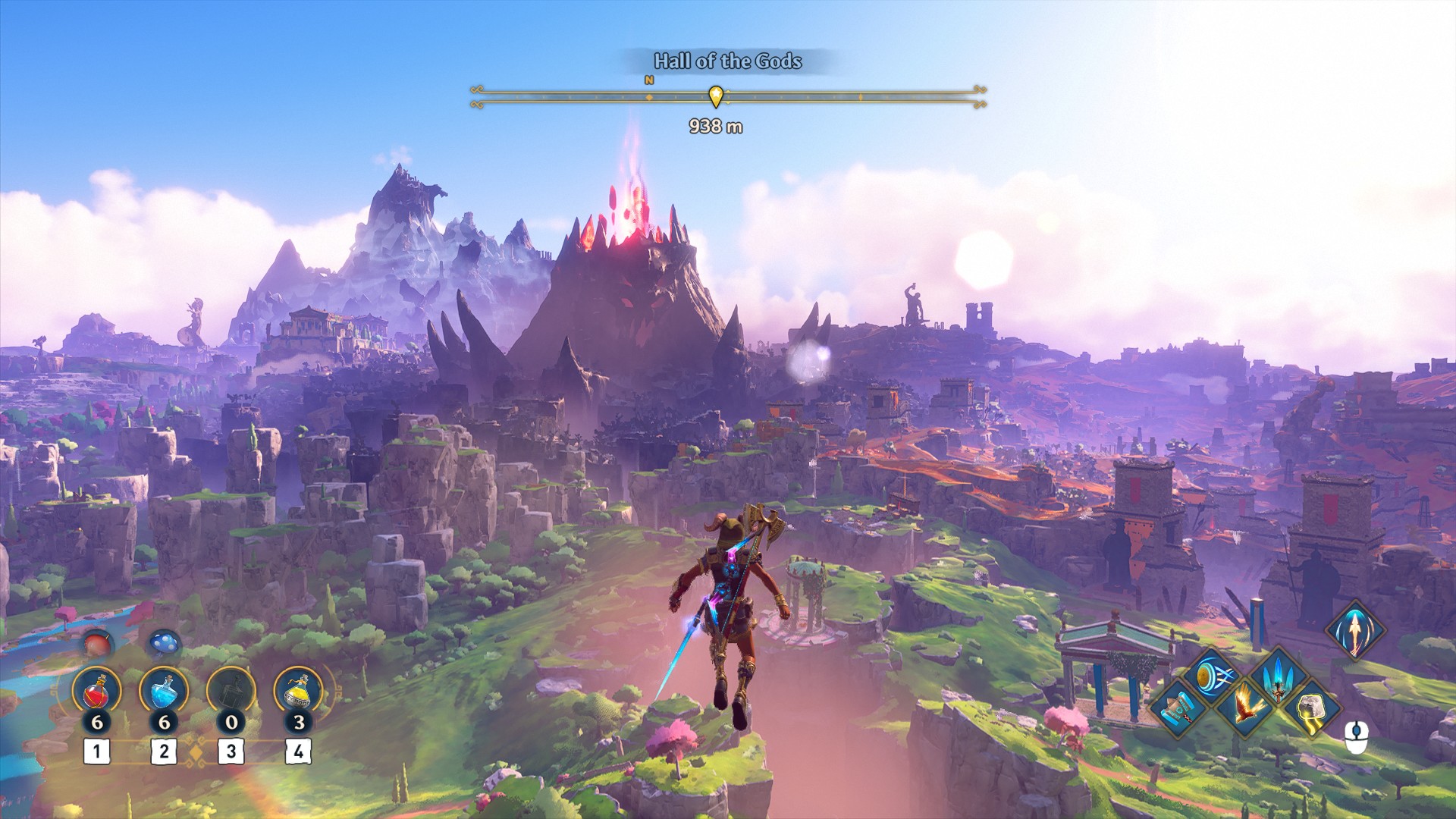Click the yellow quest marker on the compass
This screenshot has height=819, width=1456.
(715, 96)
